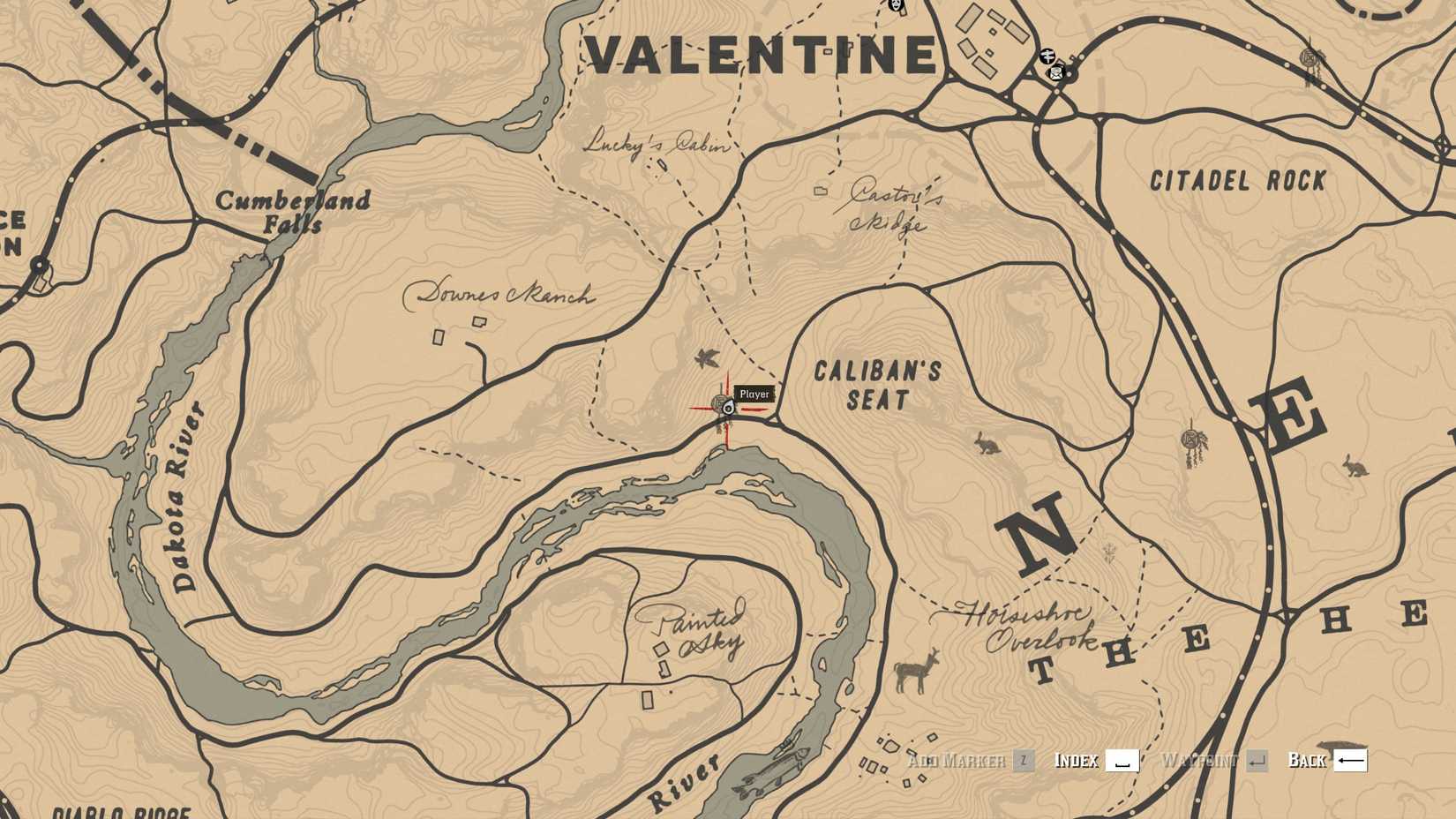Select the post office icon in Valentine

click(x=1056, y=74)
